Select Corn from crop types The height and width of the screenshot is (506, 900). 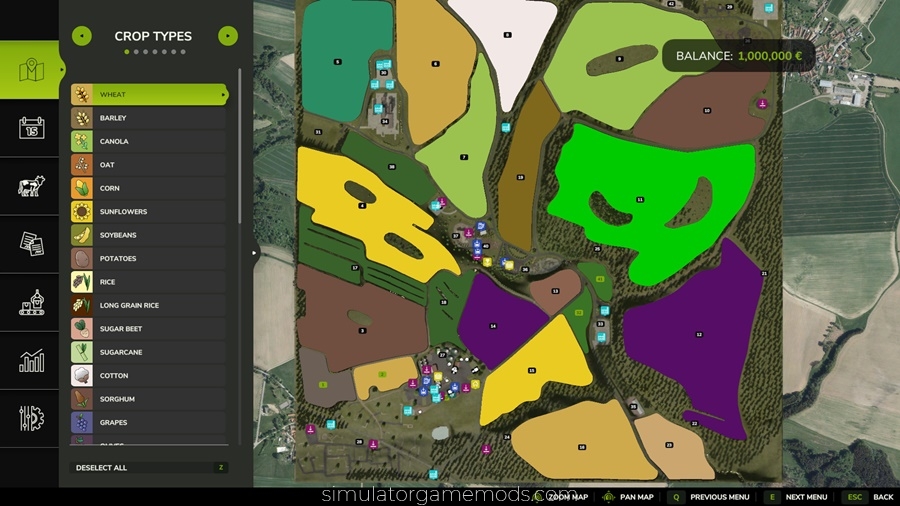[150, 188]
